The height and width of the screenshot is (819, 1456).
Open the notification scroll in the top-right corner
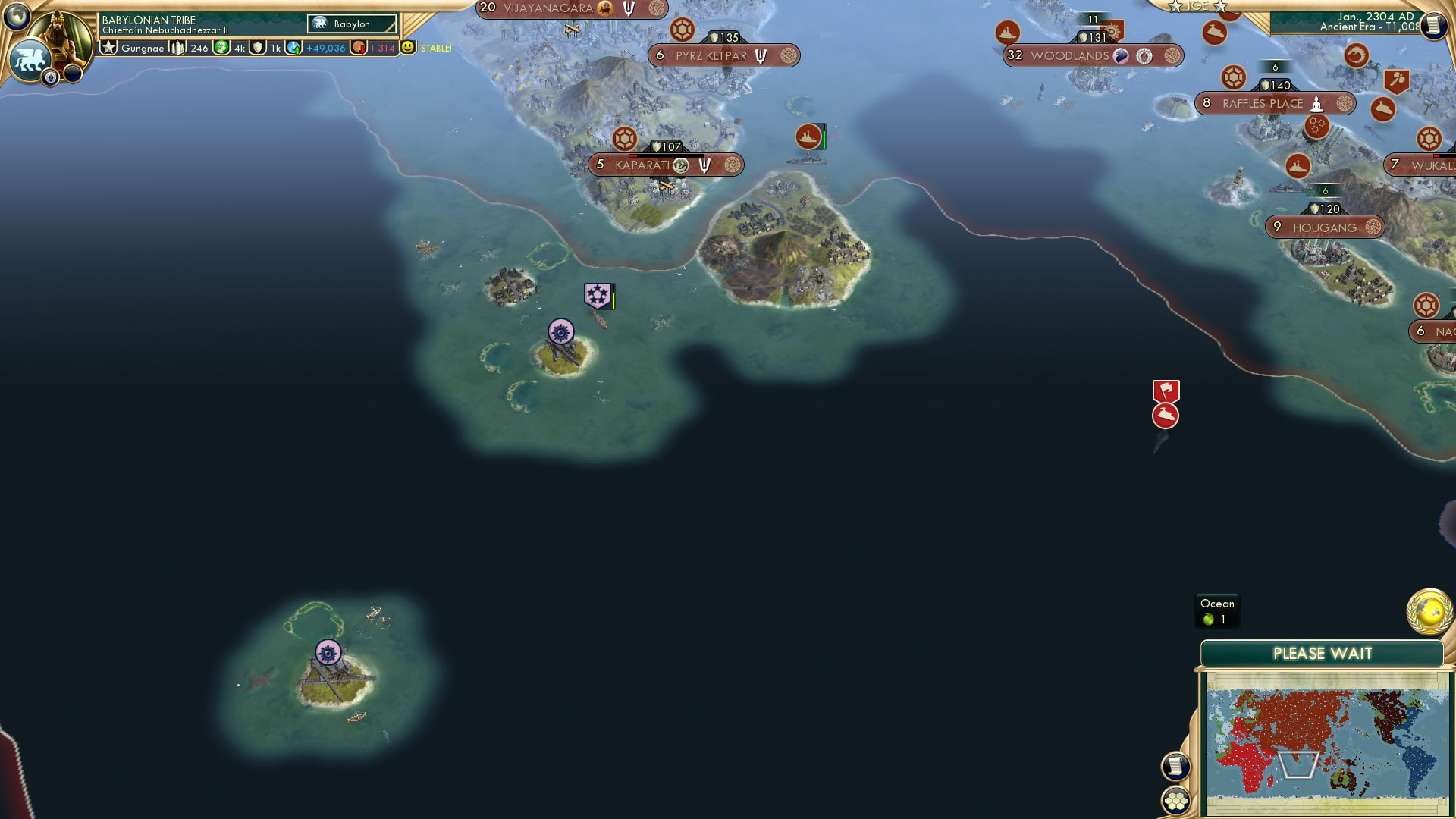click(1433, 25)
